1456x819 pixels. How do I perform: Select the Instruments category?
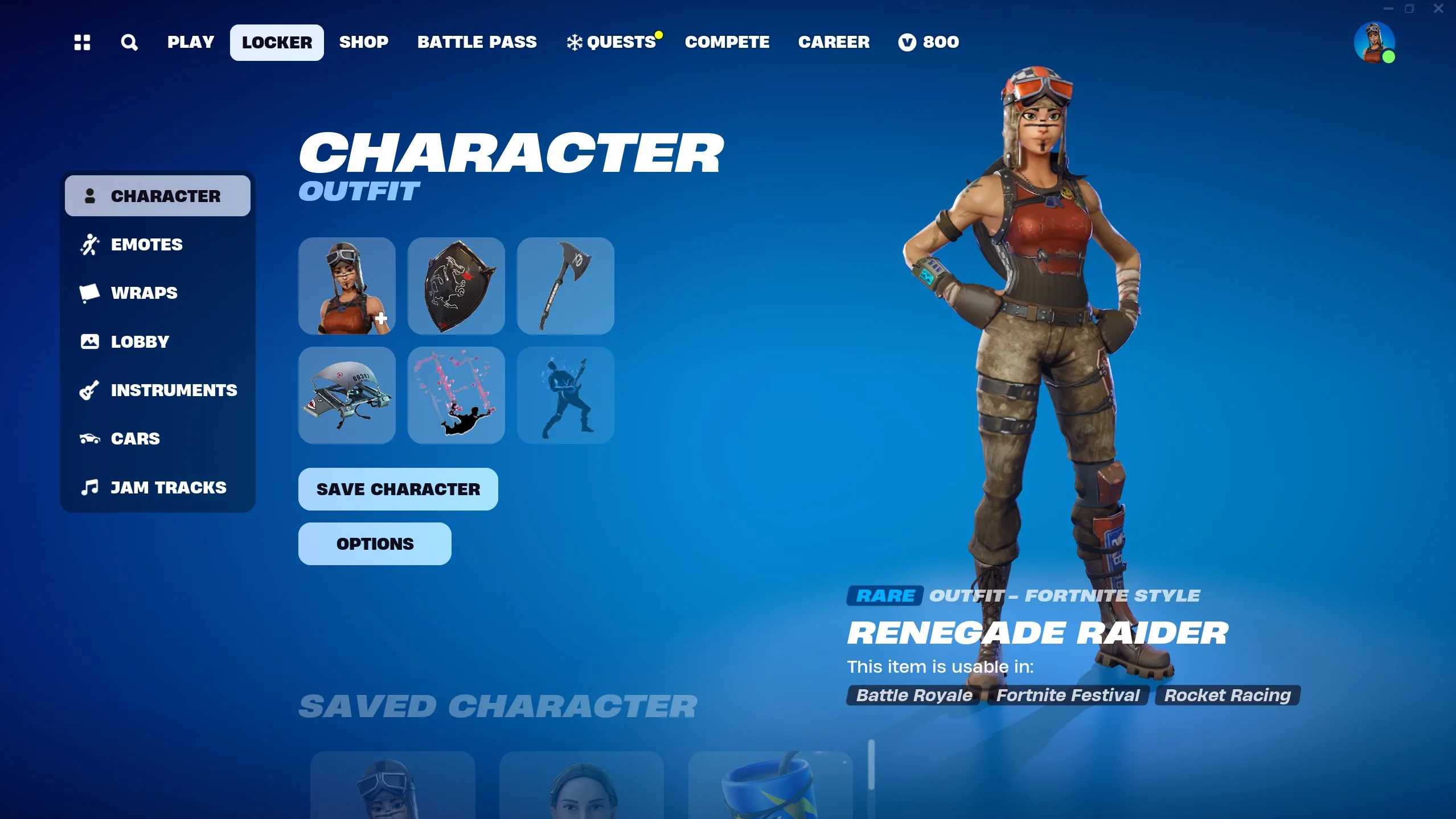174,390
